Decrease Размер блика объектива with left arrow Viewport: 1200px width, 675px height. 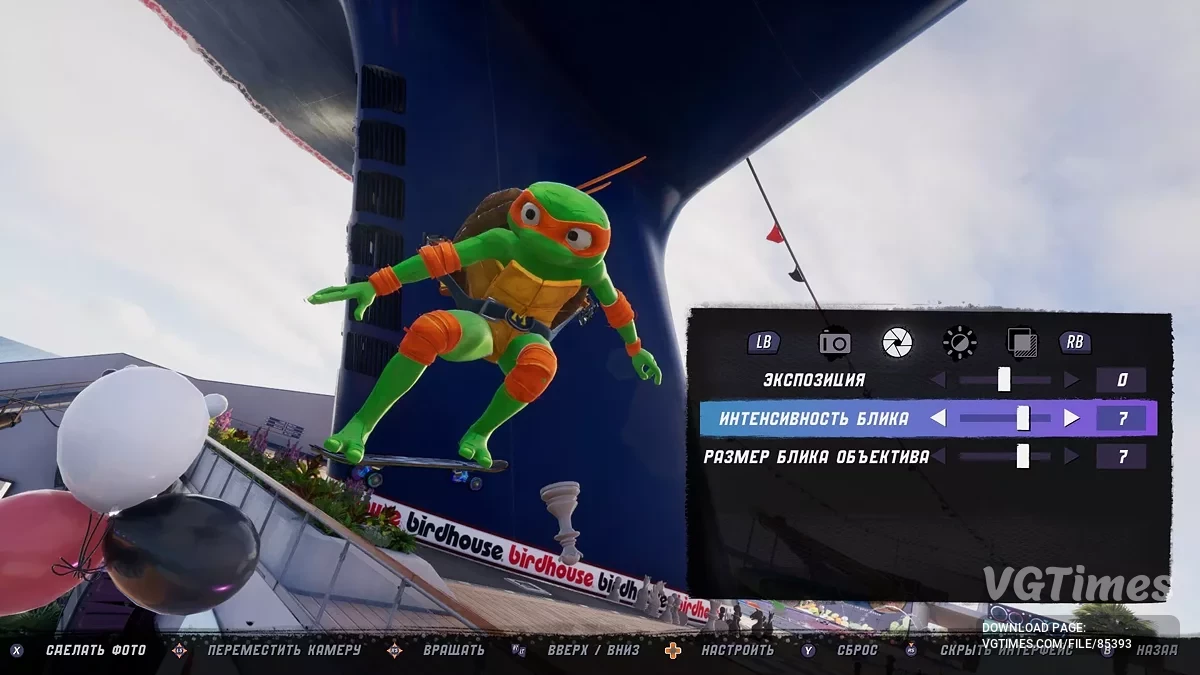938,457
